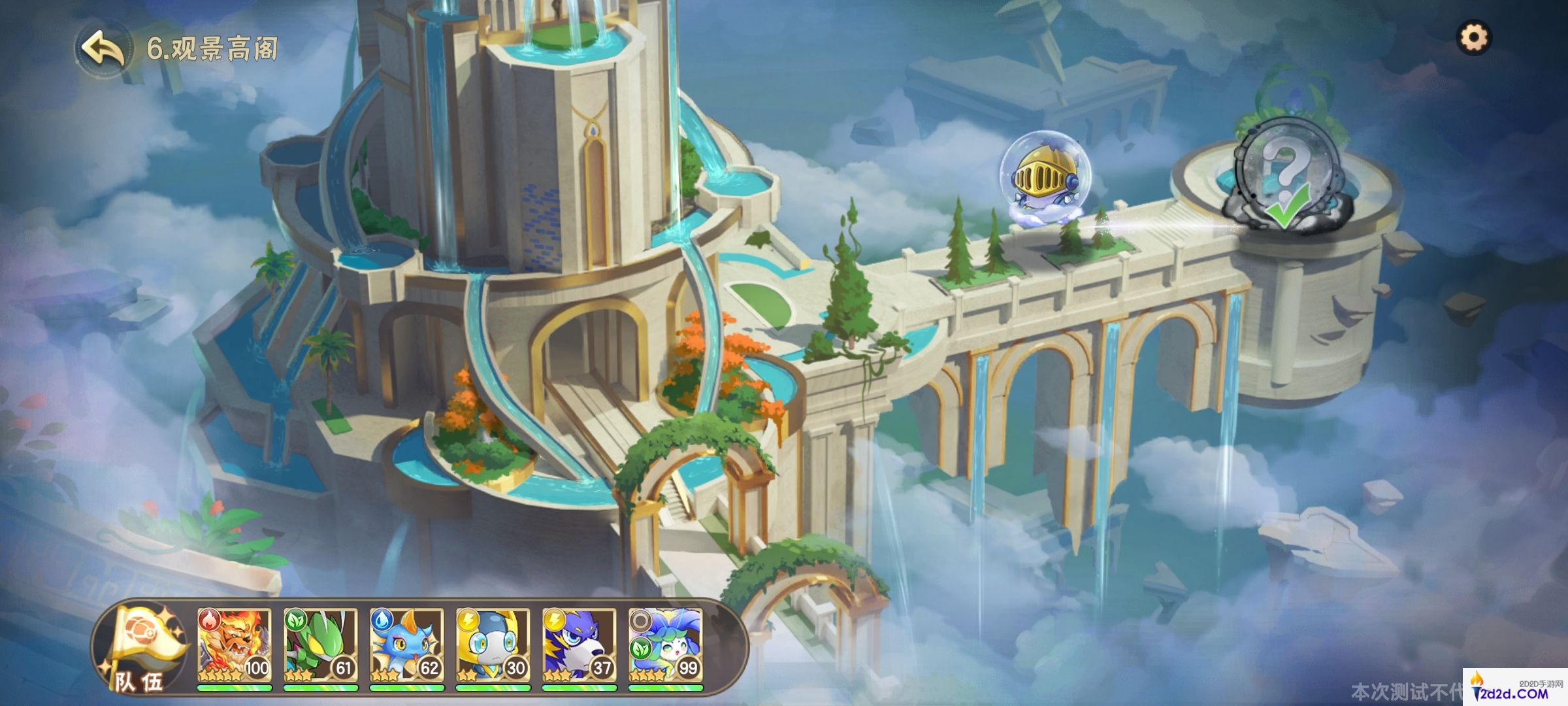Viewport: 1568px width, 706px height.
Task: Pick the electric blue monster, level 30
Action: (493, 646)
